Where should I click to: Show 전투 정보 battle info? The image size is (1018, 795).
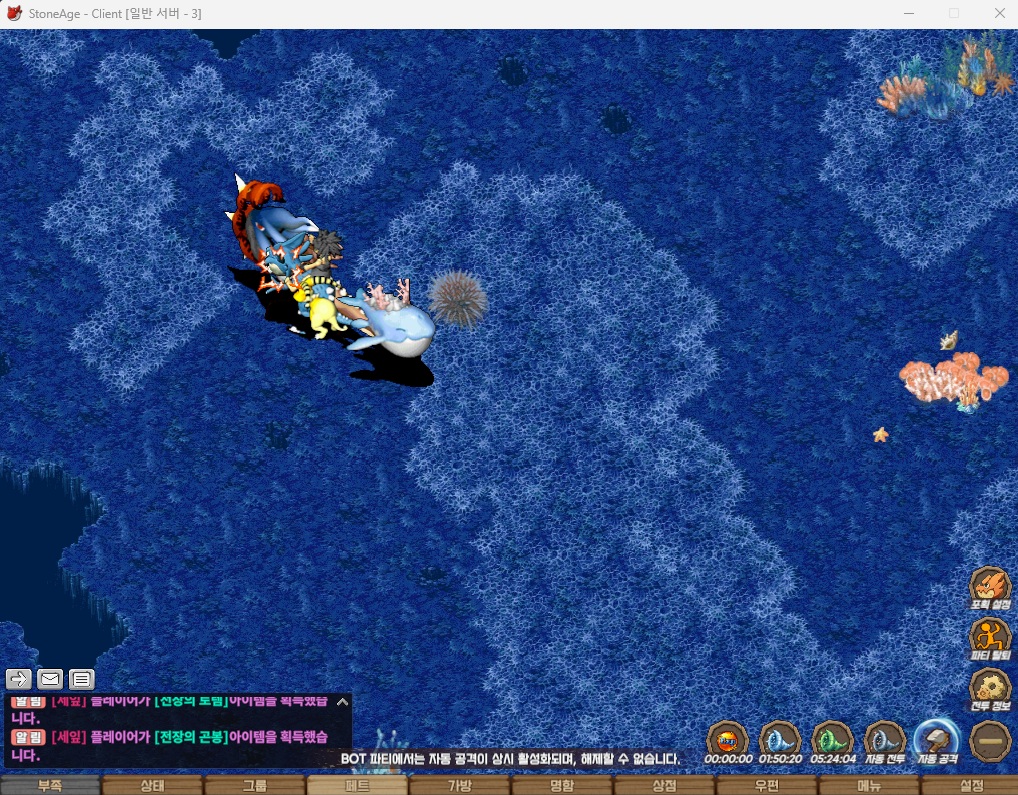990,688
